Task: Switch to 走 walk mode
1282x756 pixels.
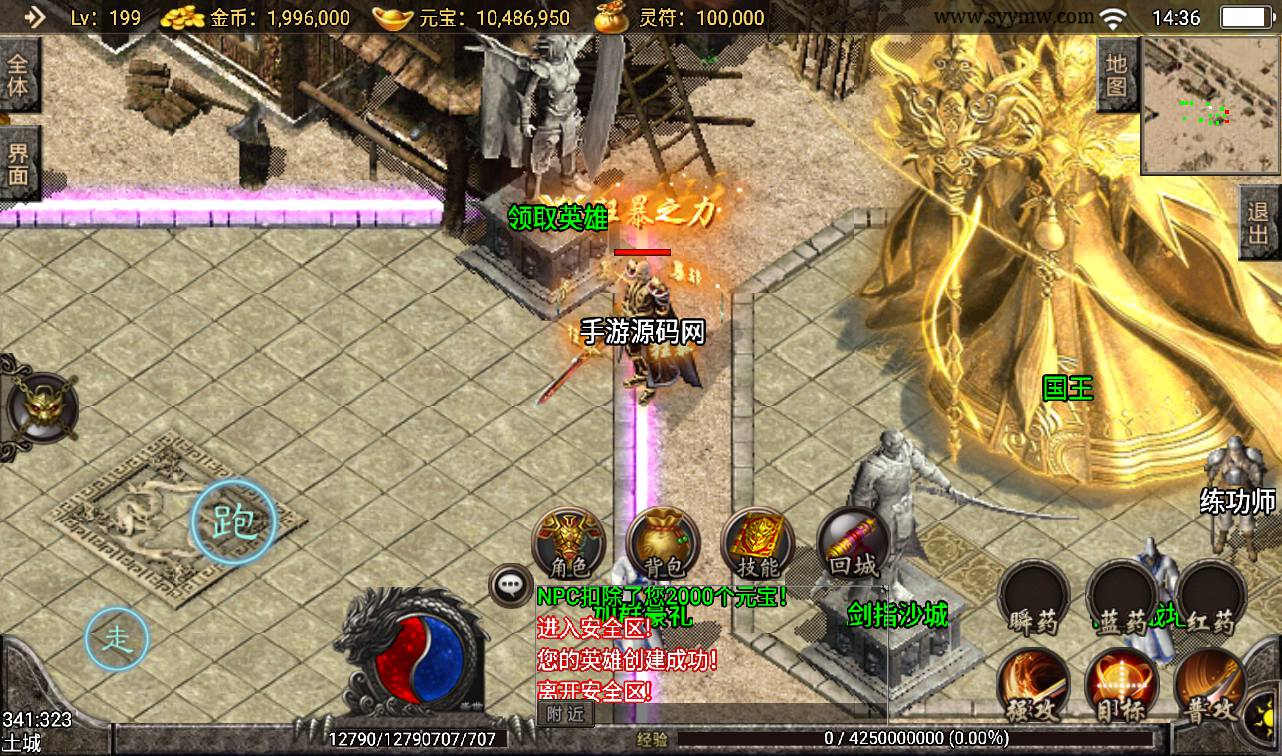Action: tap(117, 638)
